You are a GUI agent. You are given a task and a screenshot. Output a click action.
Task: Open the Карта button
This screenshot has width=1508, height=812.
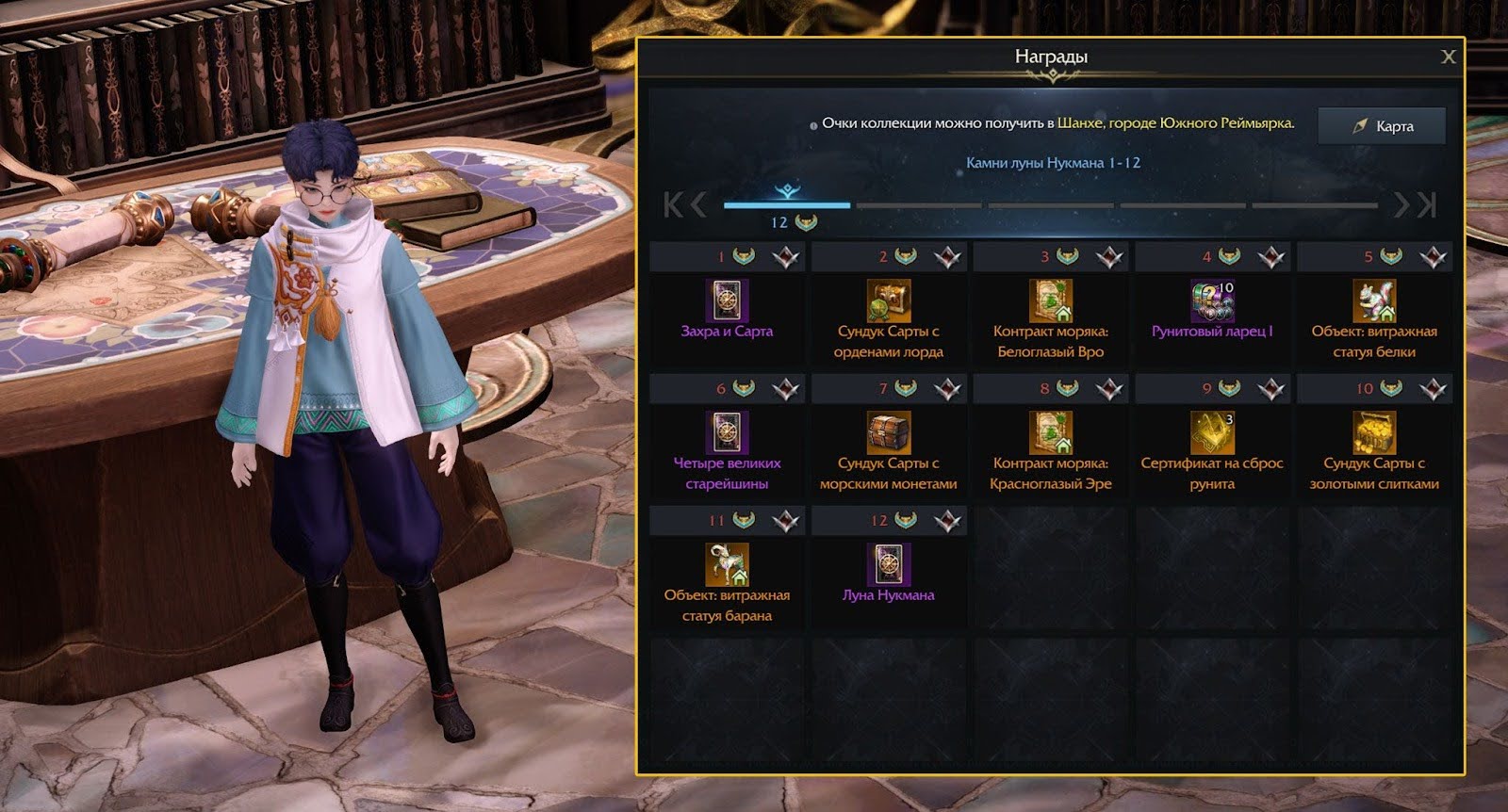(1381, 126)
